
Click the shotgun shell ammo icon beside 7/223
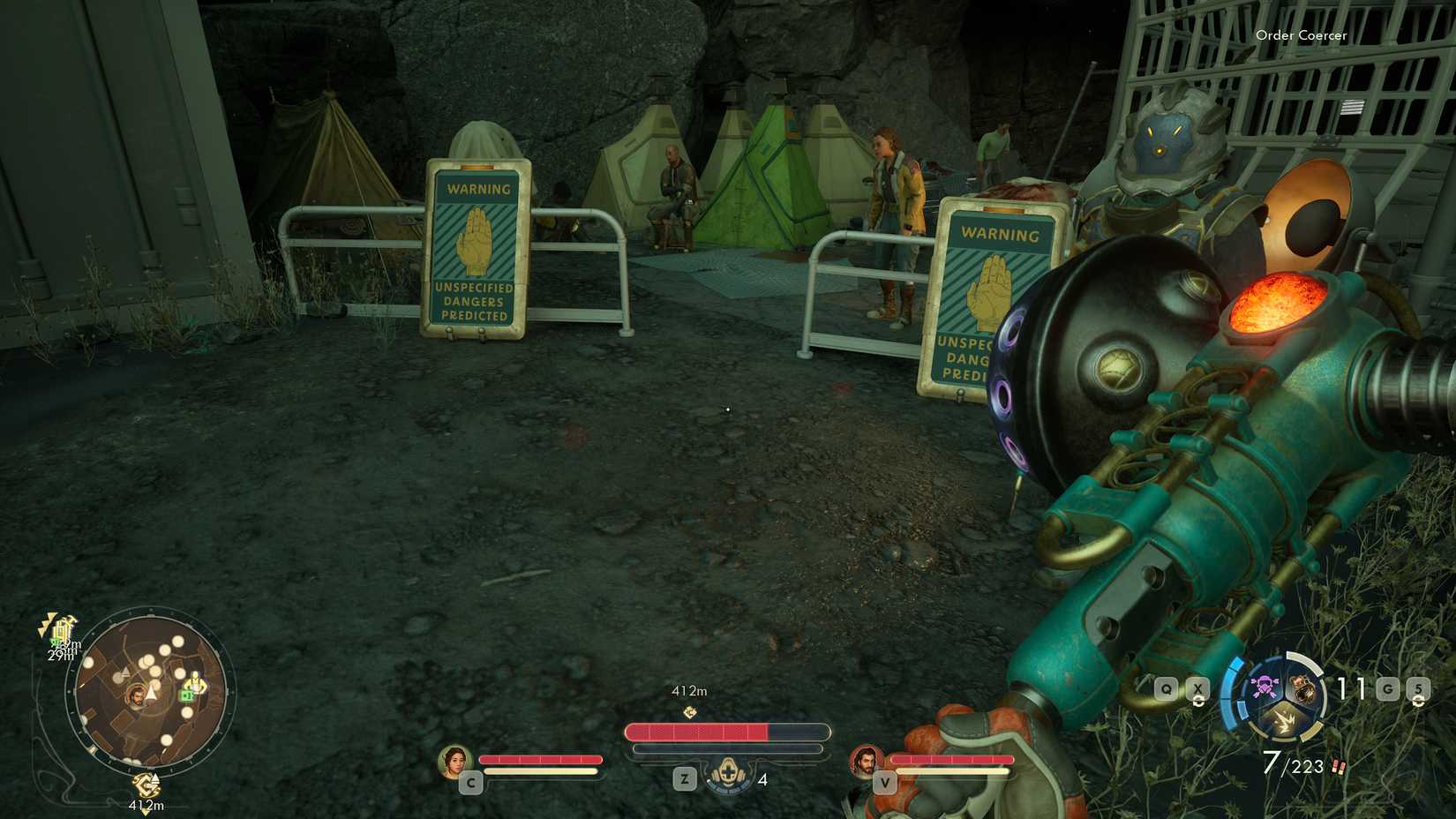tap(1339, 766)
